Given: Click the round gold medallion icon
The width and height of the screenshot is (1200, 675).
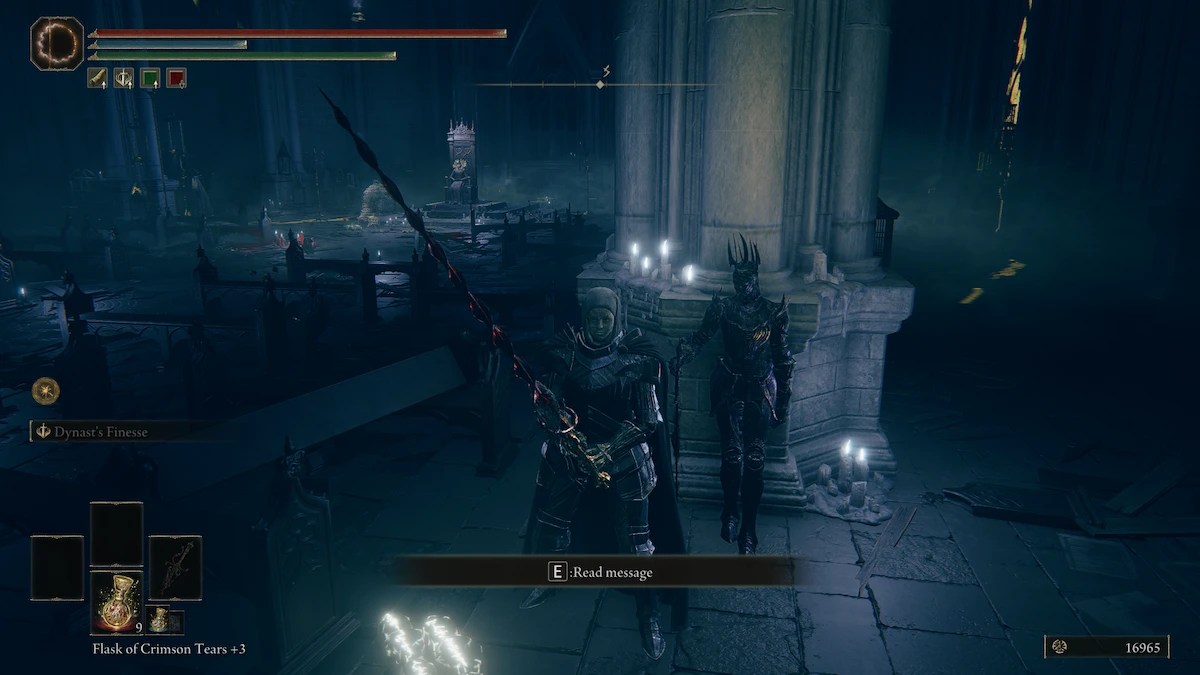Looking at the screenshot, I should coord(45,390).
